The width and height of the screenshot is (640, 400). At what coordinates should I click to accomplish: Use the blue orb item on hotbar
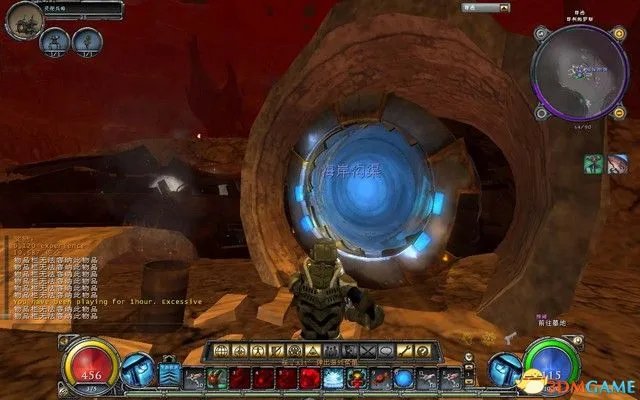(403, 378)
